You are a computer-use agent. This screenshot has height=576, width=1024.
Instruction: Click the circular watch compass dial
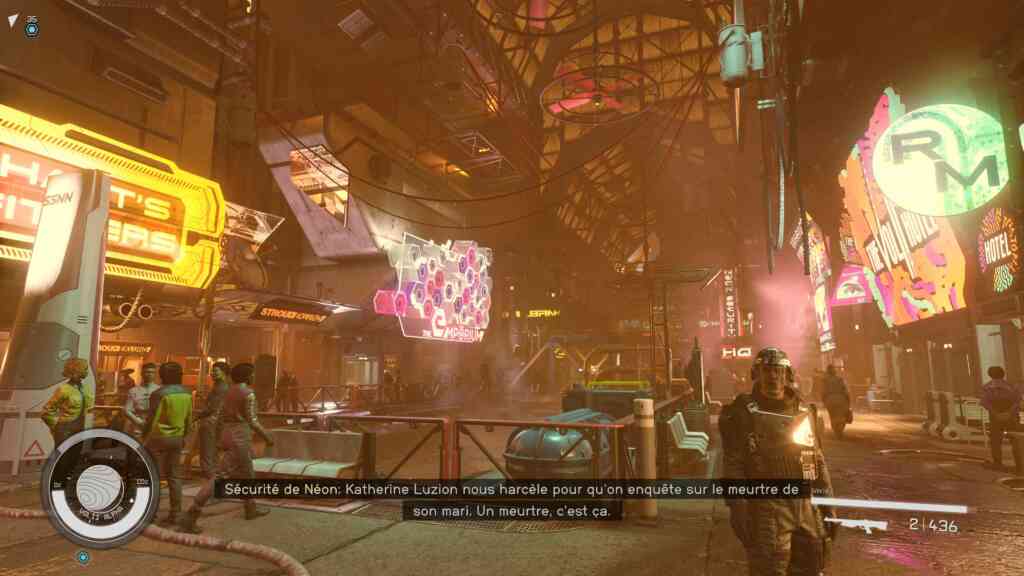click(99, 487)
